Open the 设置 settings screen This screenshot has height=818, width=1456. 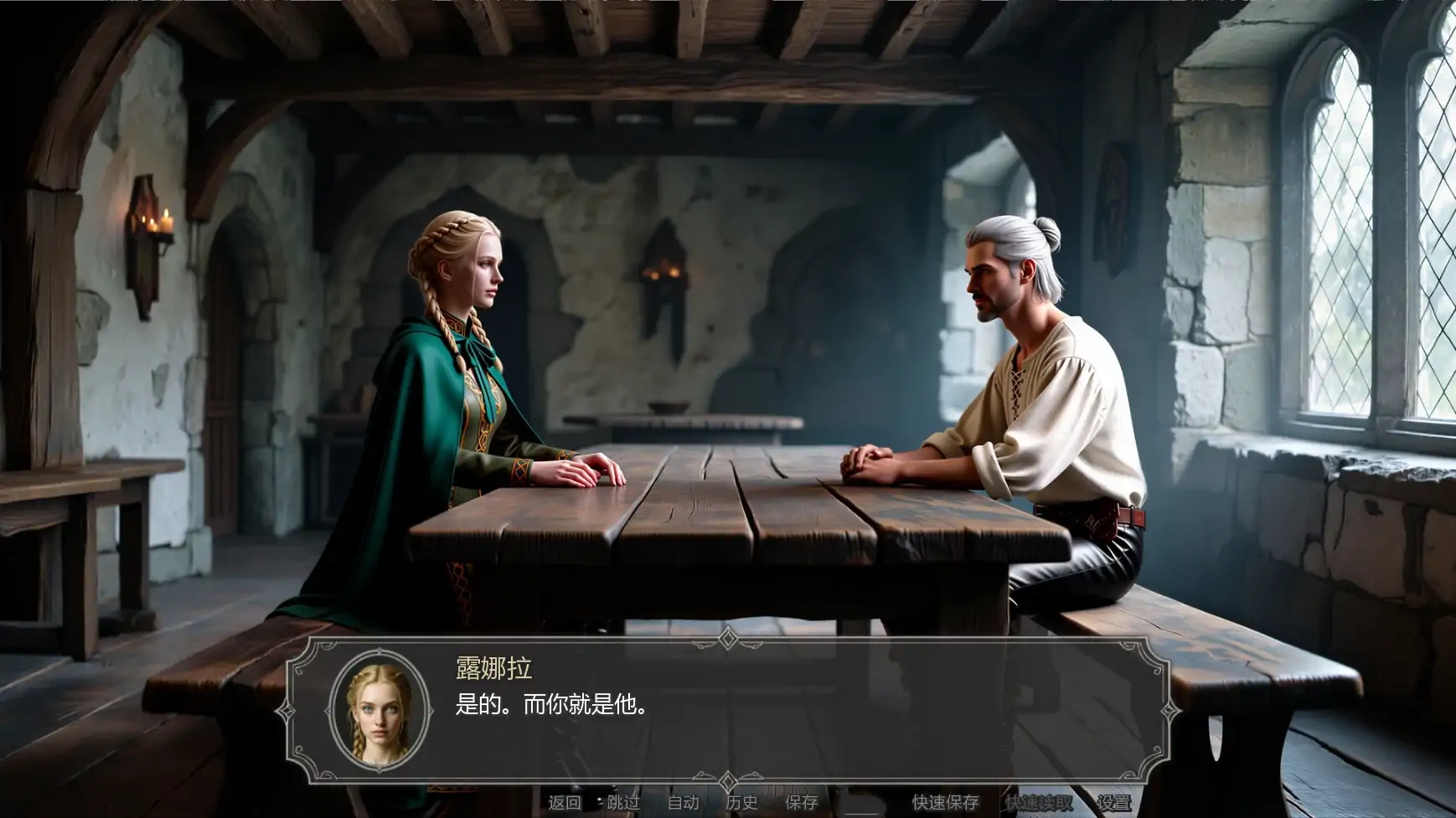[1115, 804]
